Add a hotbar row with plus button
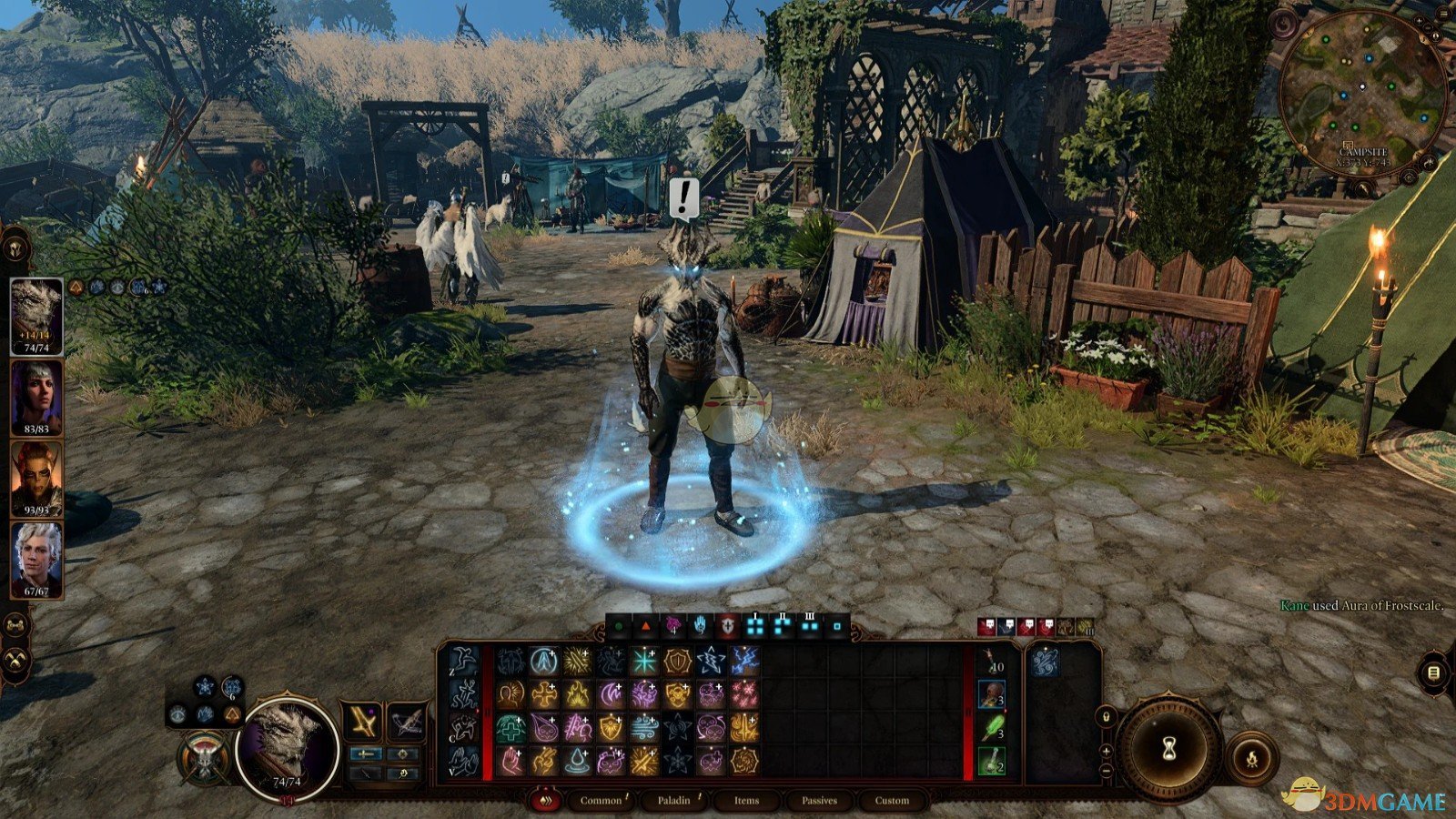Image resolution: width=1456 pixels, height=819 pixels. (x=1107, y=751)
